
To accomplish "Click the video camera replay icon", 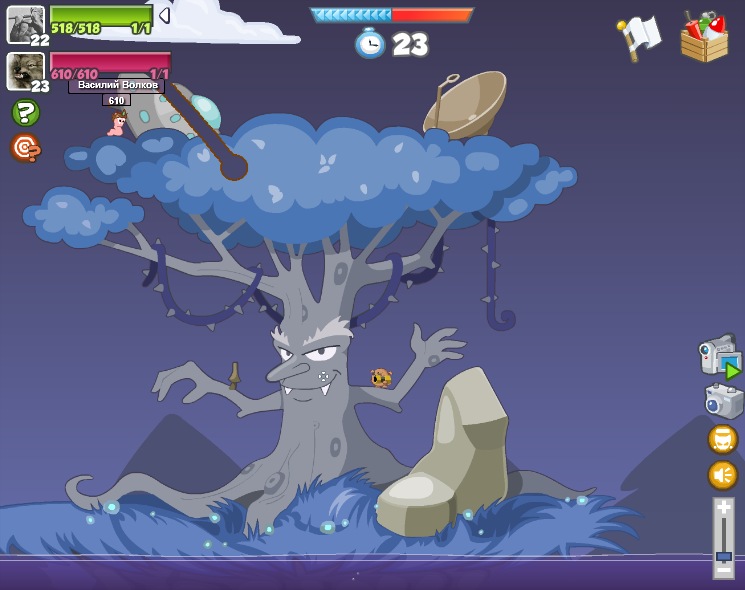I will (x=719, y=358).
